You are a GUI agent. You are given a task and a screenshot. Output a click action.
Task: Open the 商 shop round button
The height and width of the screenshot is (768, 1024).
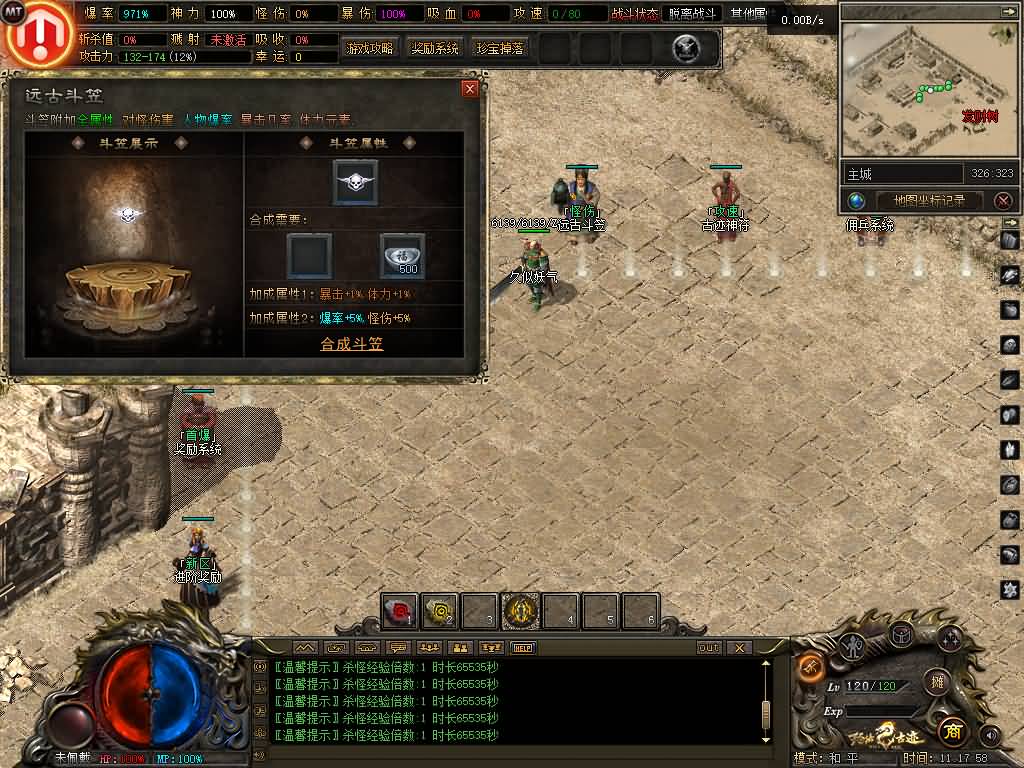coord(951,729)
